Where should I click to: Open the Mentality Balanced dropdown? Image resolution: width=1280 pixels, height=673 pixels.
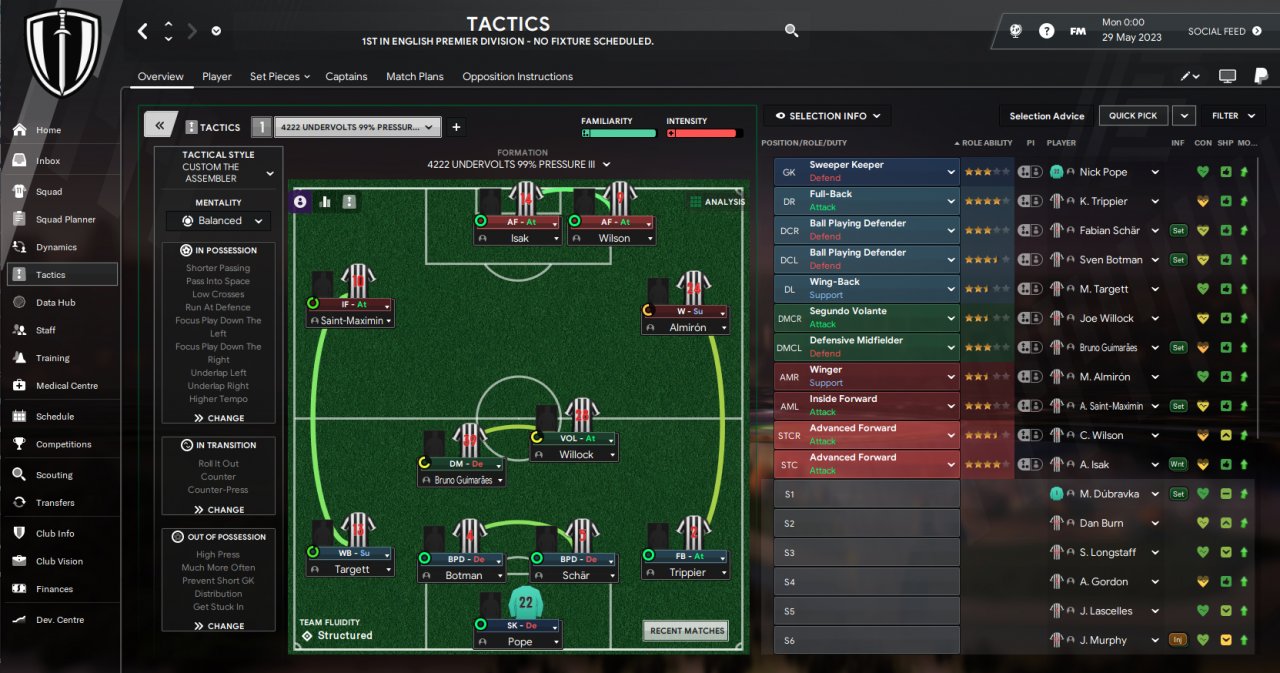click(219, 221)
